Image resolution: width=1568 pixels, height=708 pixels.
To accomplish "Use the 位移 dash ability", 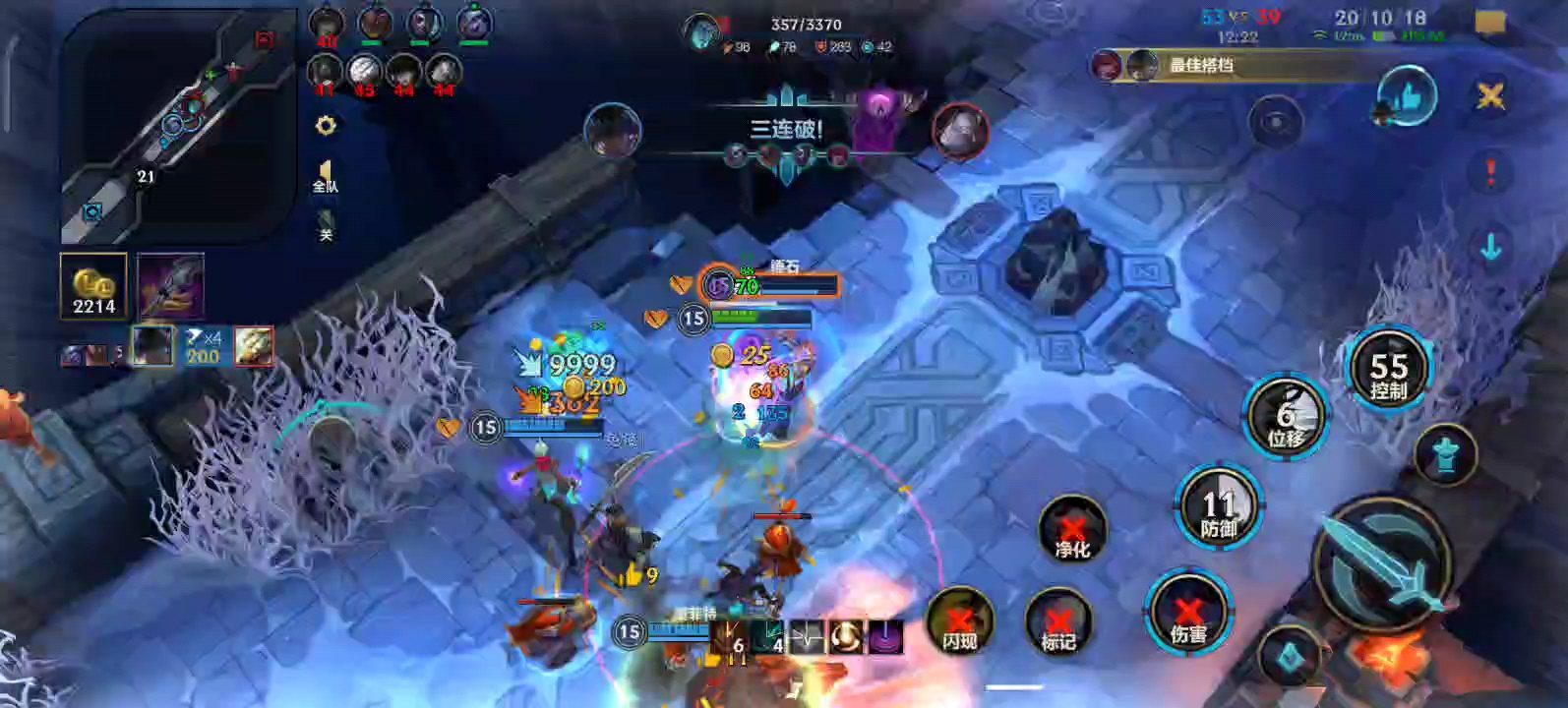I will [x=1285, y=417].
